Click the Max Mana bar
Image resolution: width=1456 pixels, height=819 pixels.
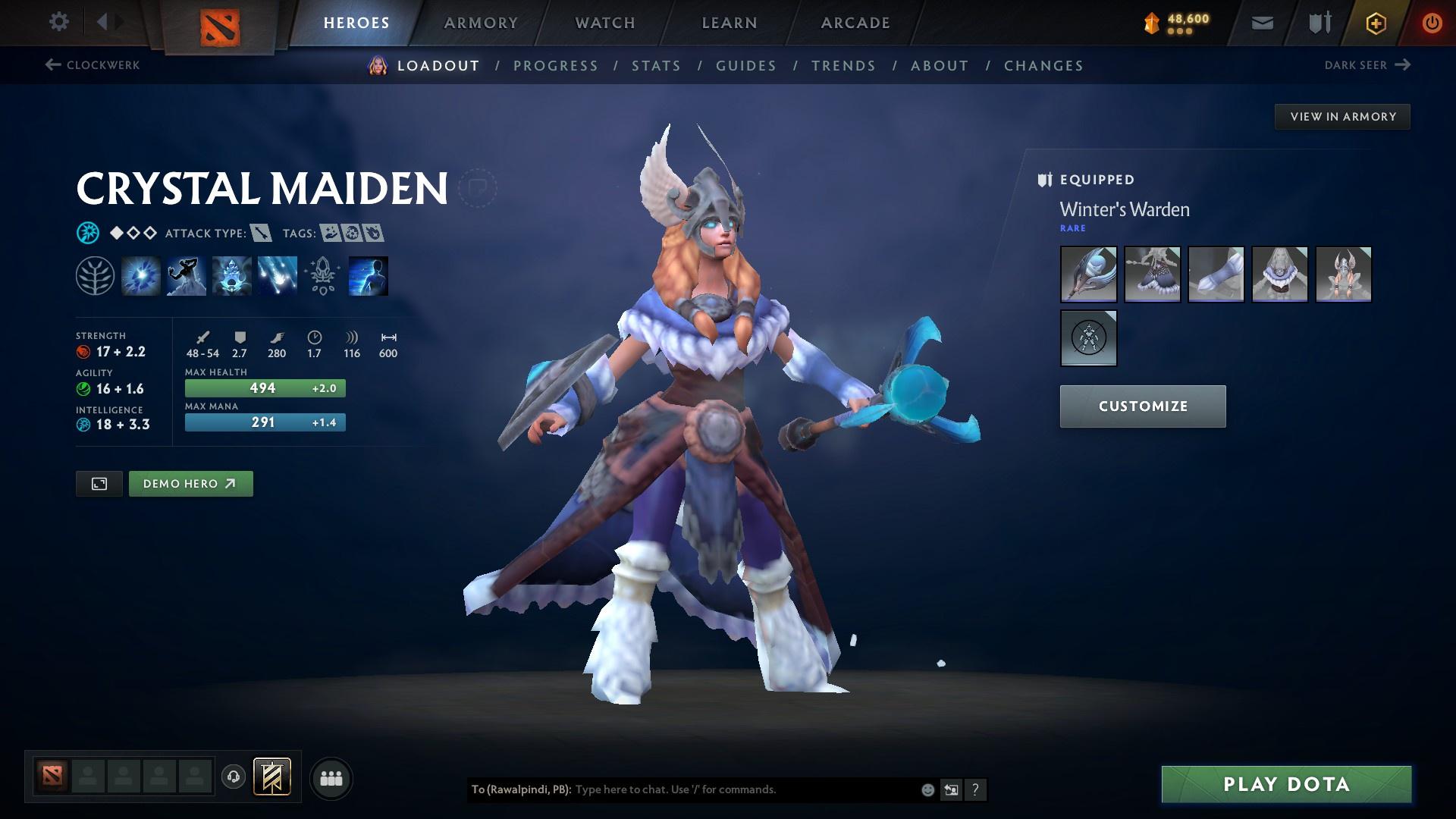[265, 422]
